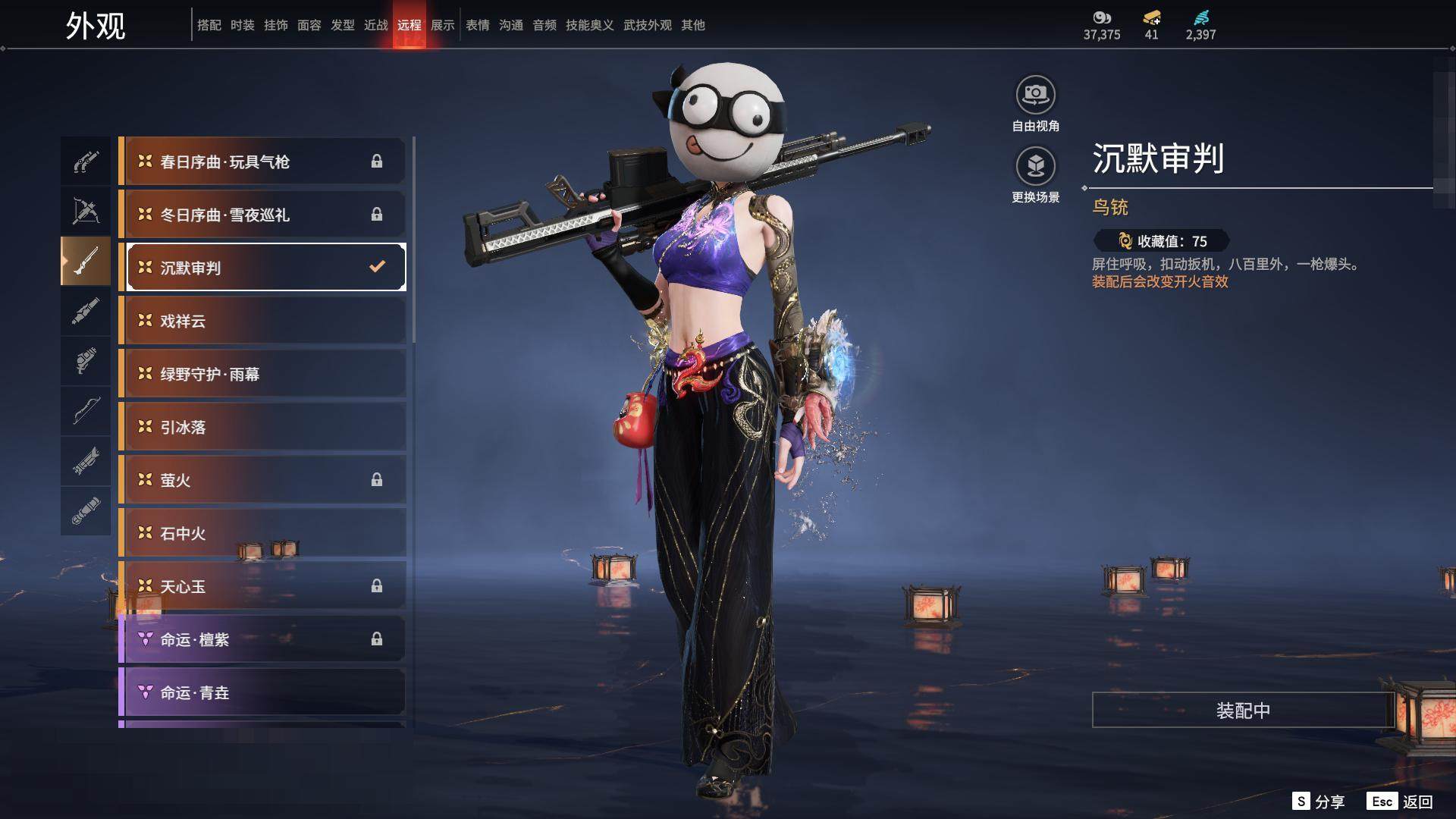This screenshot has width=1456, height=819.
Task: Go to the 武技外观 tab
Action: [648, 25]
